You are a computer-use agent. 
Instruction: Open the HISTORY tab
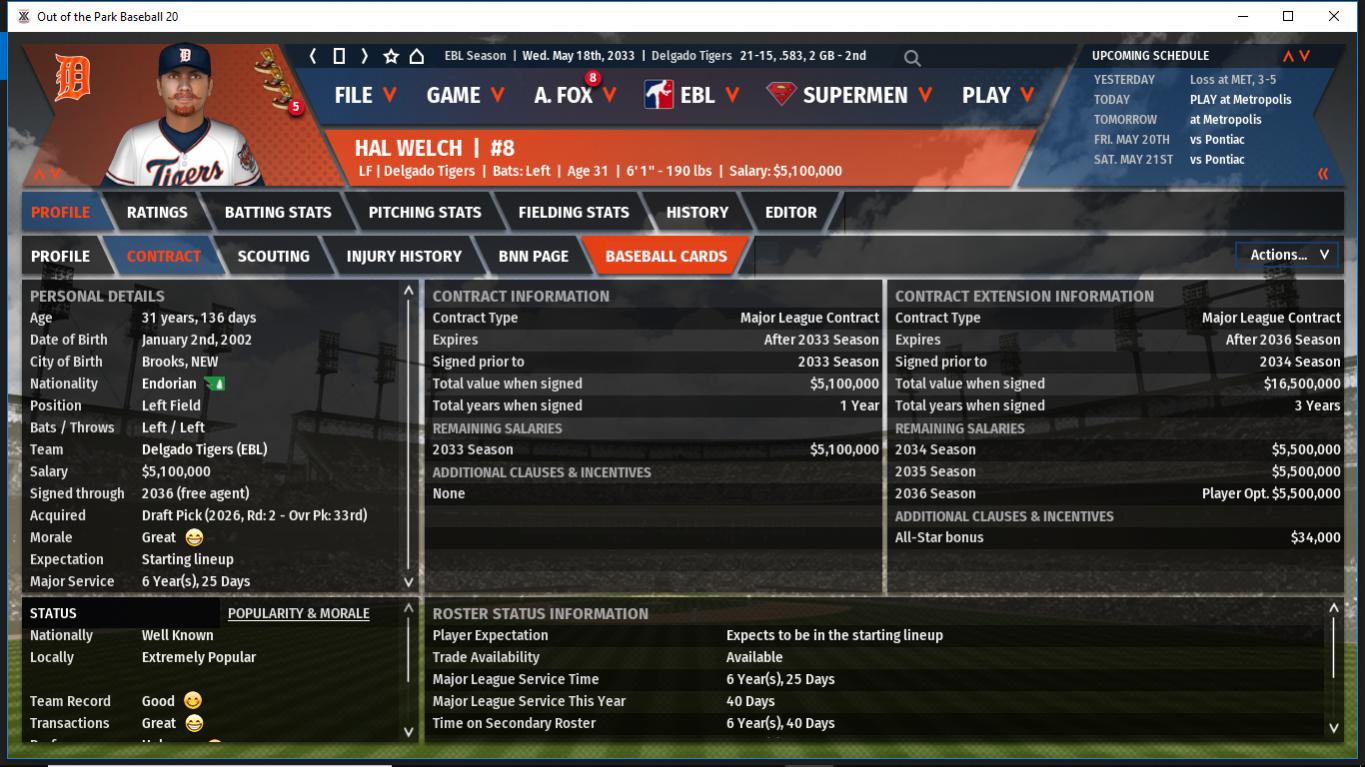(697, 212)
